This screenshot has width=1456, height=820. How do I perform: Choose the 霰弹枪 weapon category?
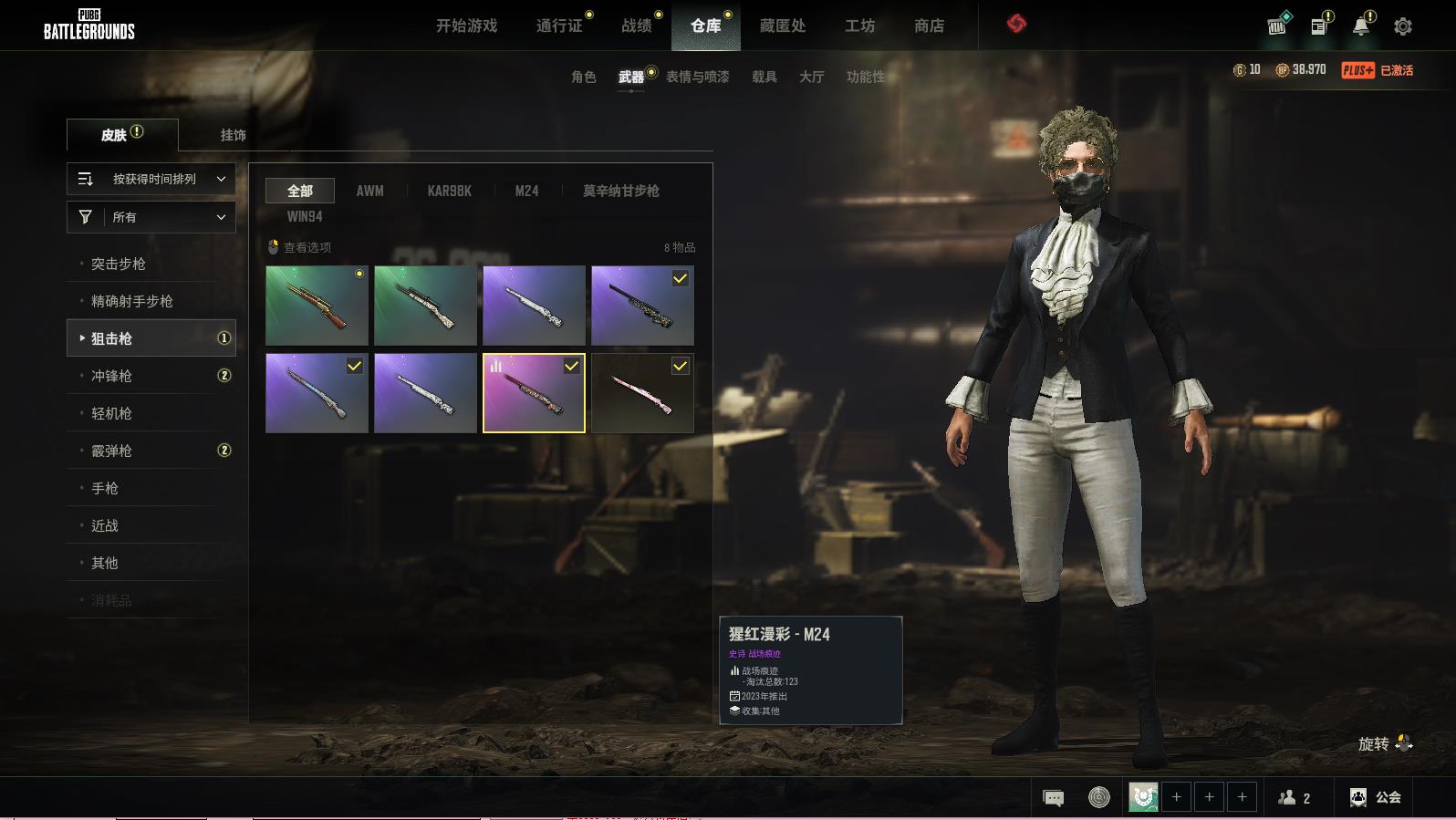[x=111, y=451]
